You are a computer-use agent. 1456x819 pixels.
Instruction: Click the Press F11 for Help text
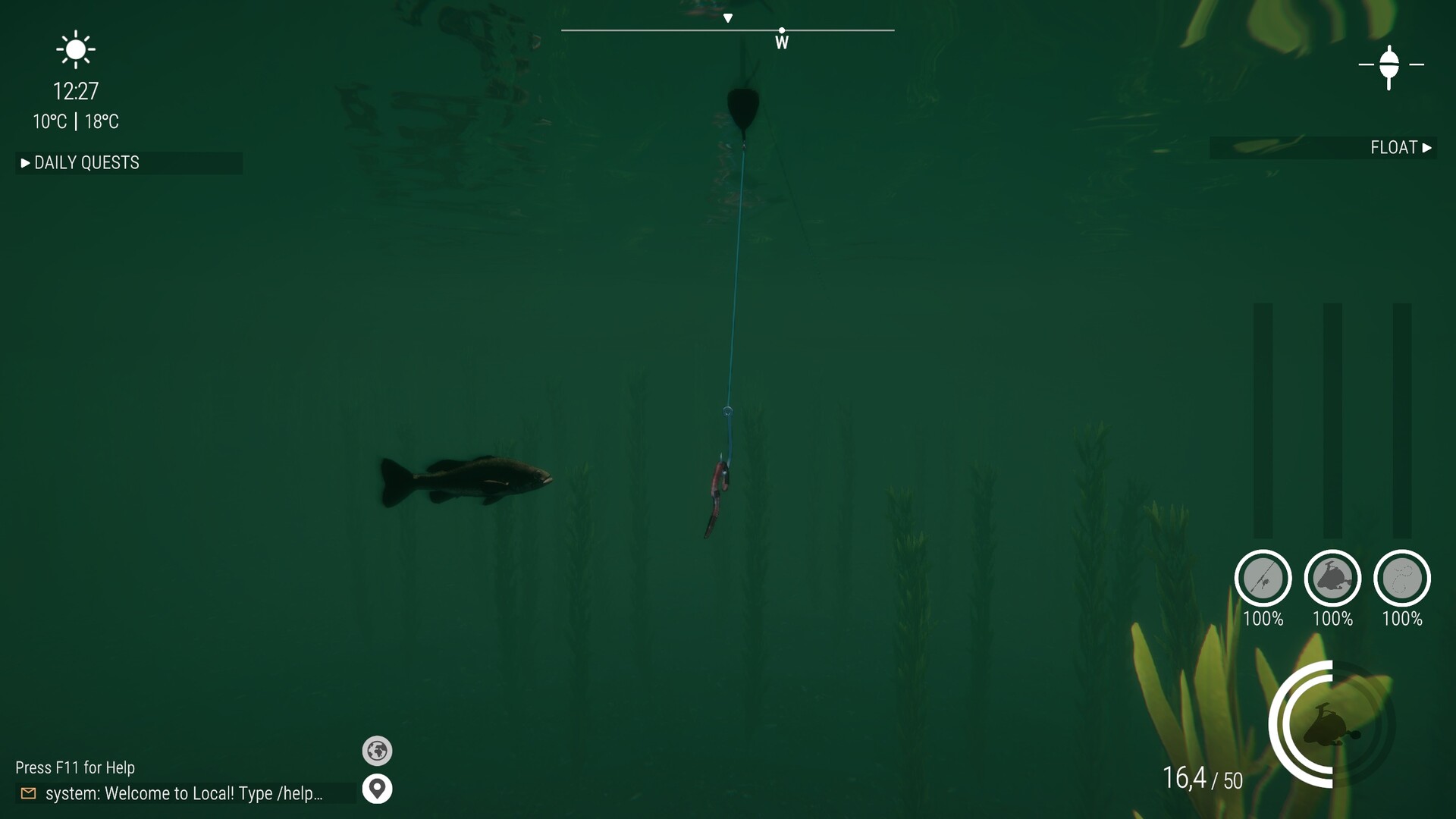pos(75,767)
